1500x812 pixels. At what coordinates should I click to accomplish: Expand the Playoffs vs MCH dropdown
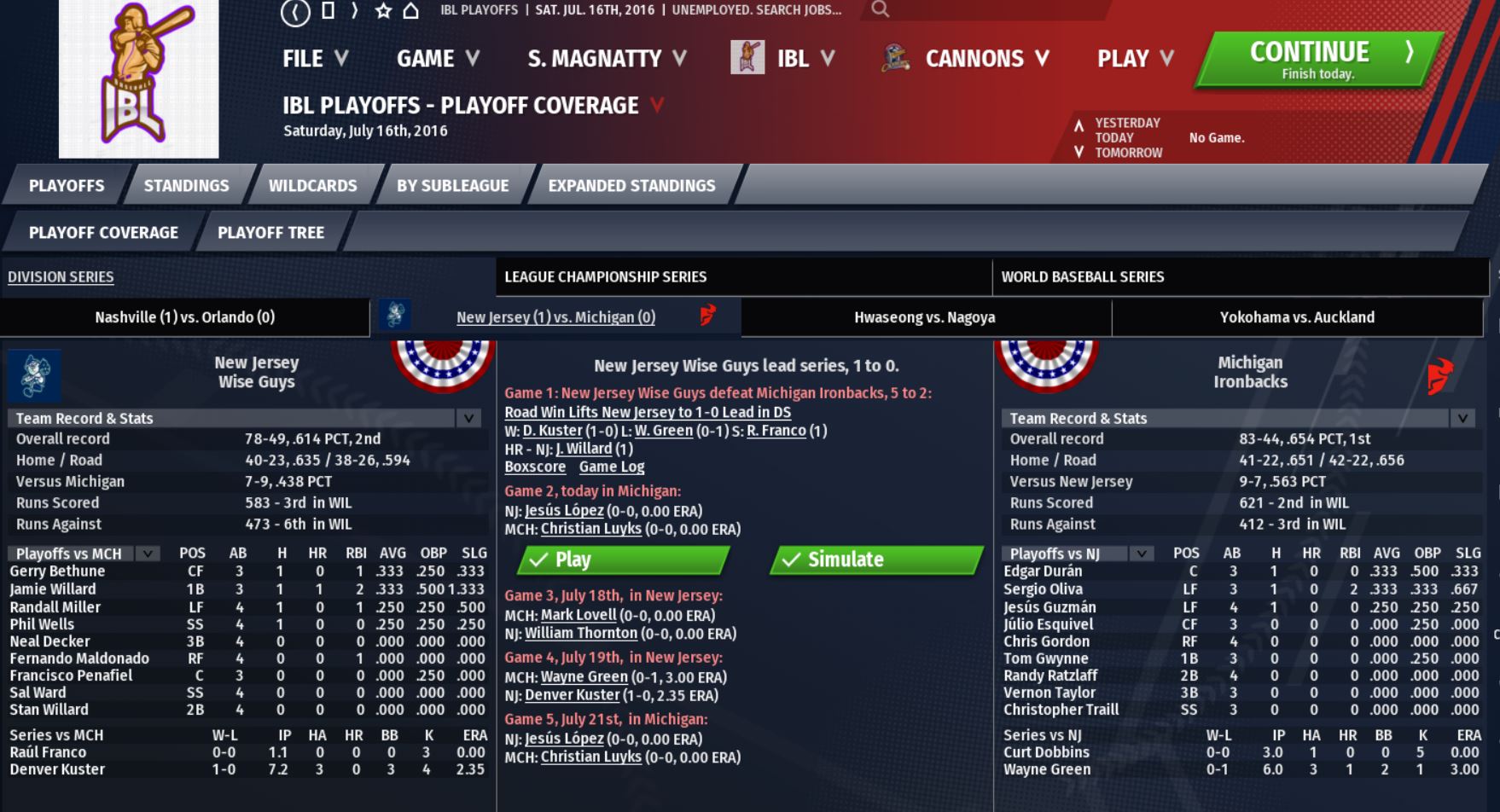click(x=148, y=554)
